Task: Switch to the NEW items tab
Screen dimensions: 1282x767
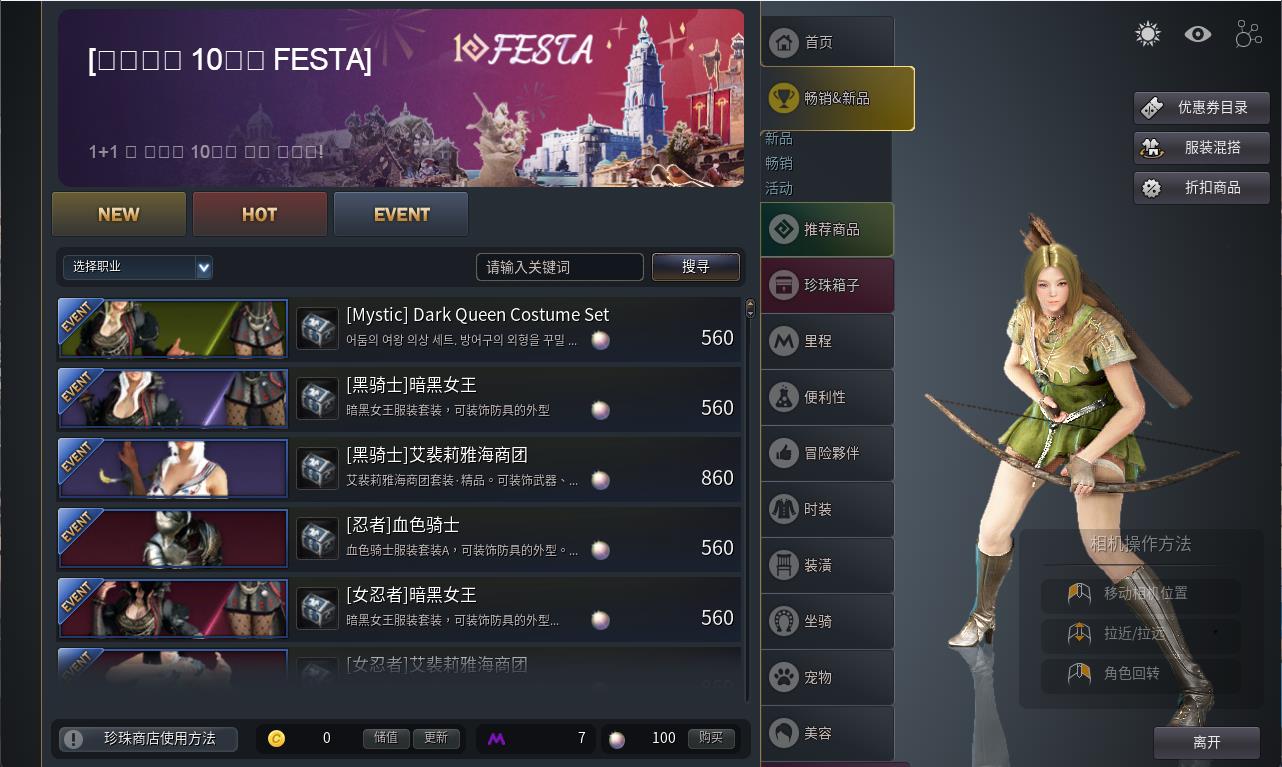Action: pos(119,214)
